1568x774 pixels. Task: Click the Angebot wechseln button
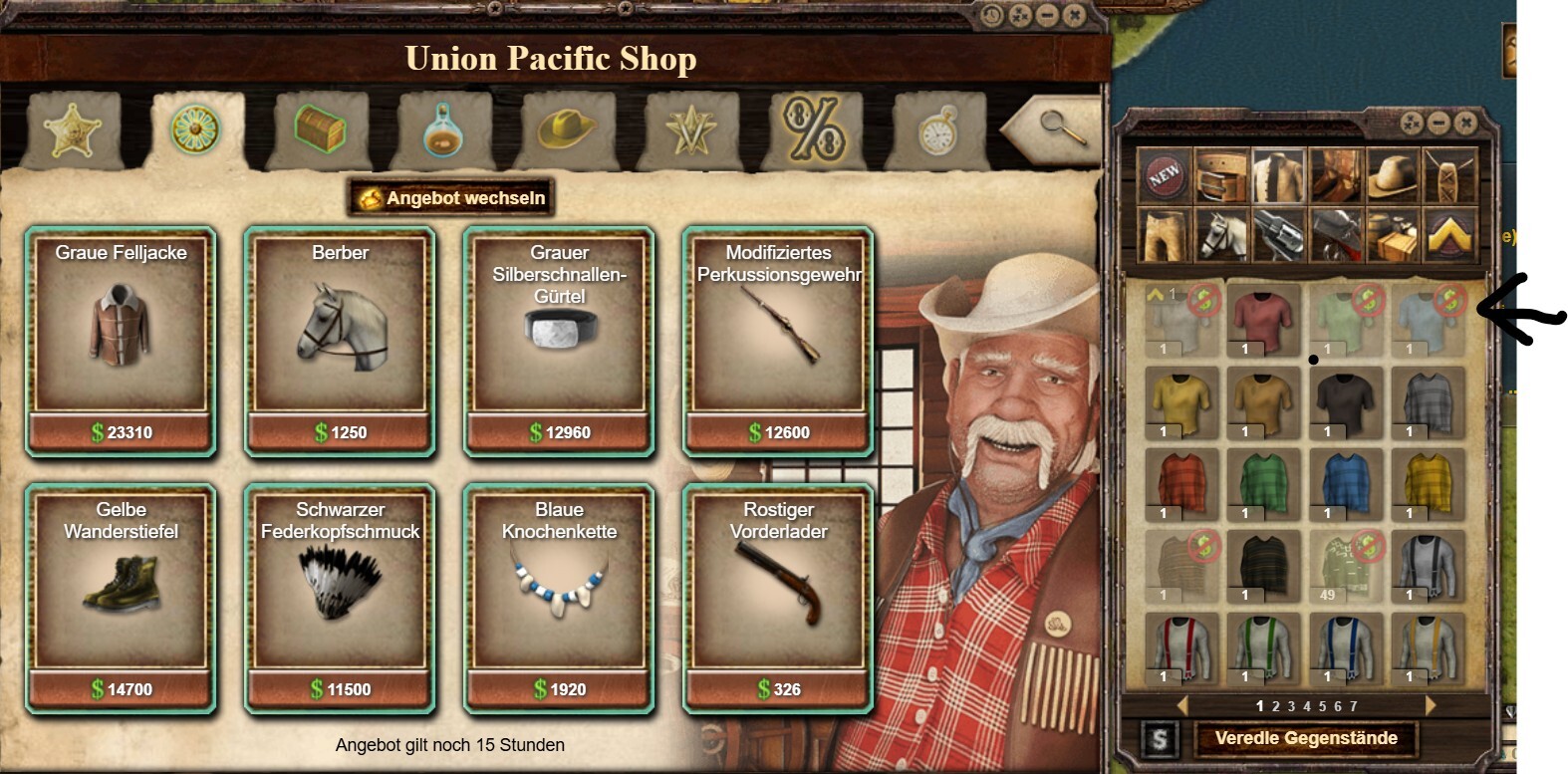451,198
